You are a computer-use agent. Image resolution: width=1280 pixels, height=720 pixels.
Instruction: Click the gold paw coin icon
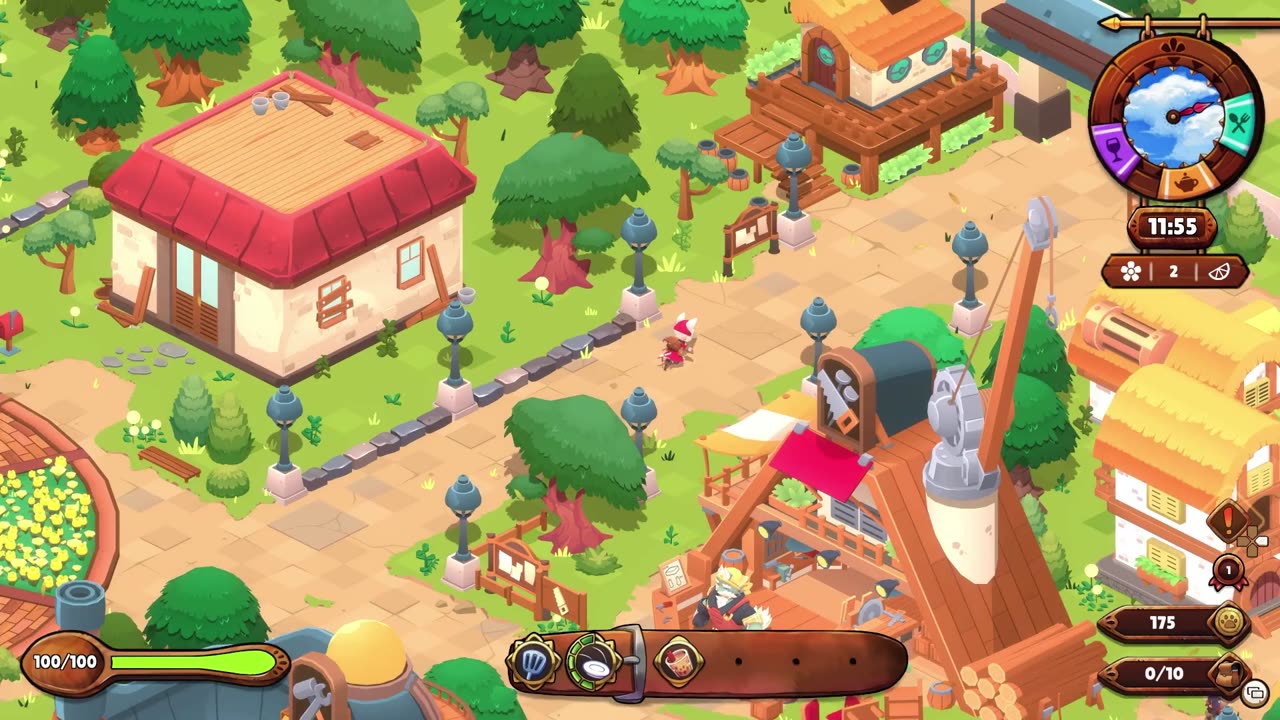point(1229,623)
